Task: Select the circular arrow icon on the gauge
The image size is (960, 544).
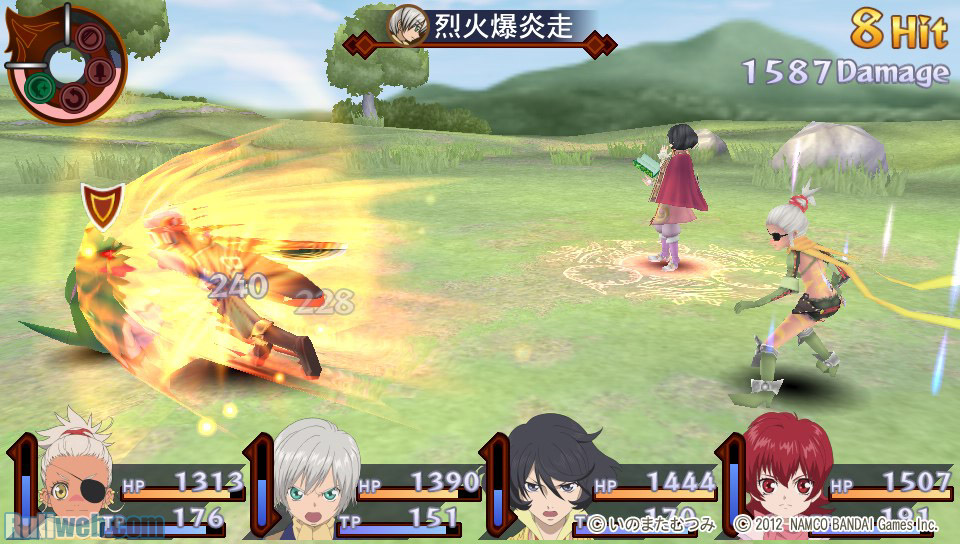Action: 76,98
